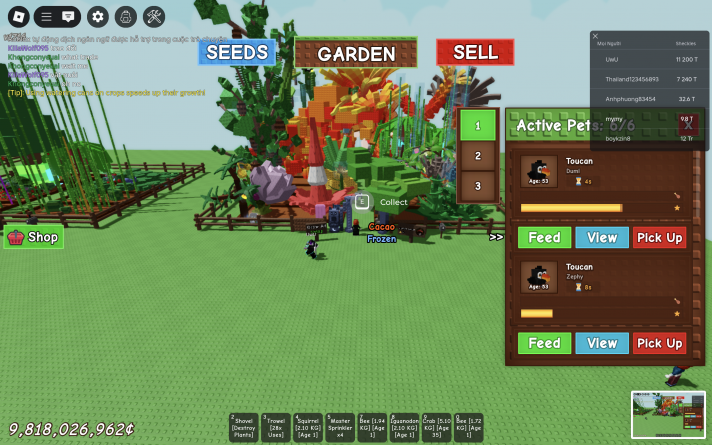Feed the Toucan named Dumi
Viewport: 712px width, 445px height.
coord(544,237)
